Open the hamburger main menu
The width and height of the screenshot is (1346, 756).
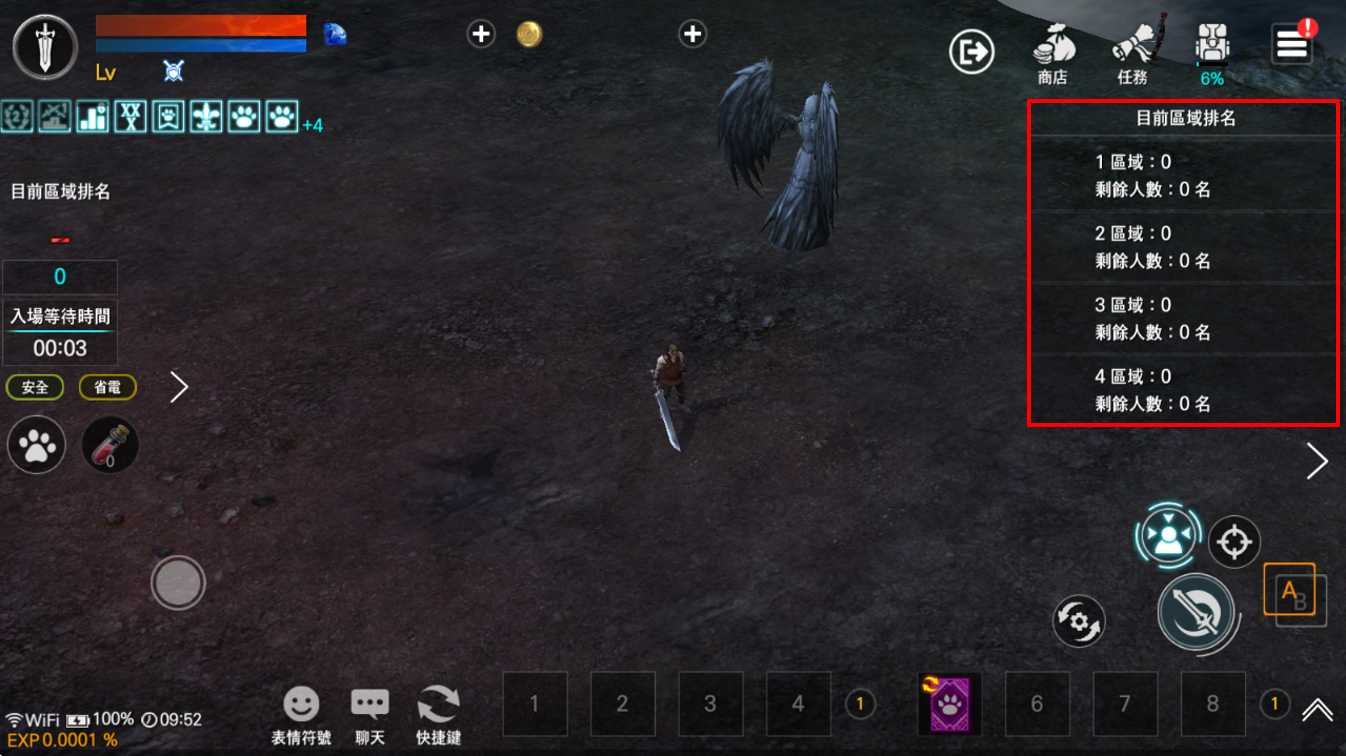point(1292,45)
